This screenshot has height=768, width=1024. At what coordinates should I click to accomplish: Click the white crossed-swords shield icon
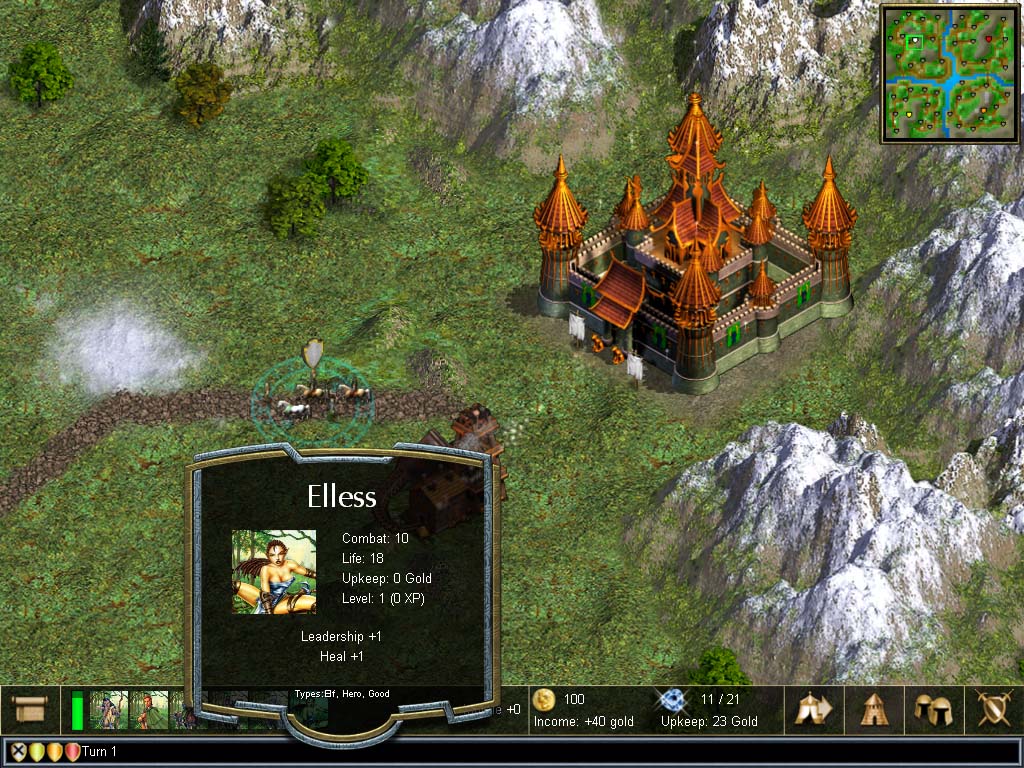pos(17,752)
